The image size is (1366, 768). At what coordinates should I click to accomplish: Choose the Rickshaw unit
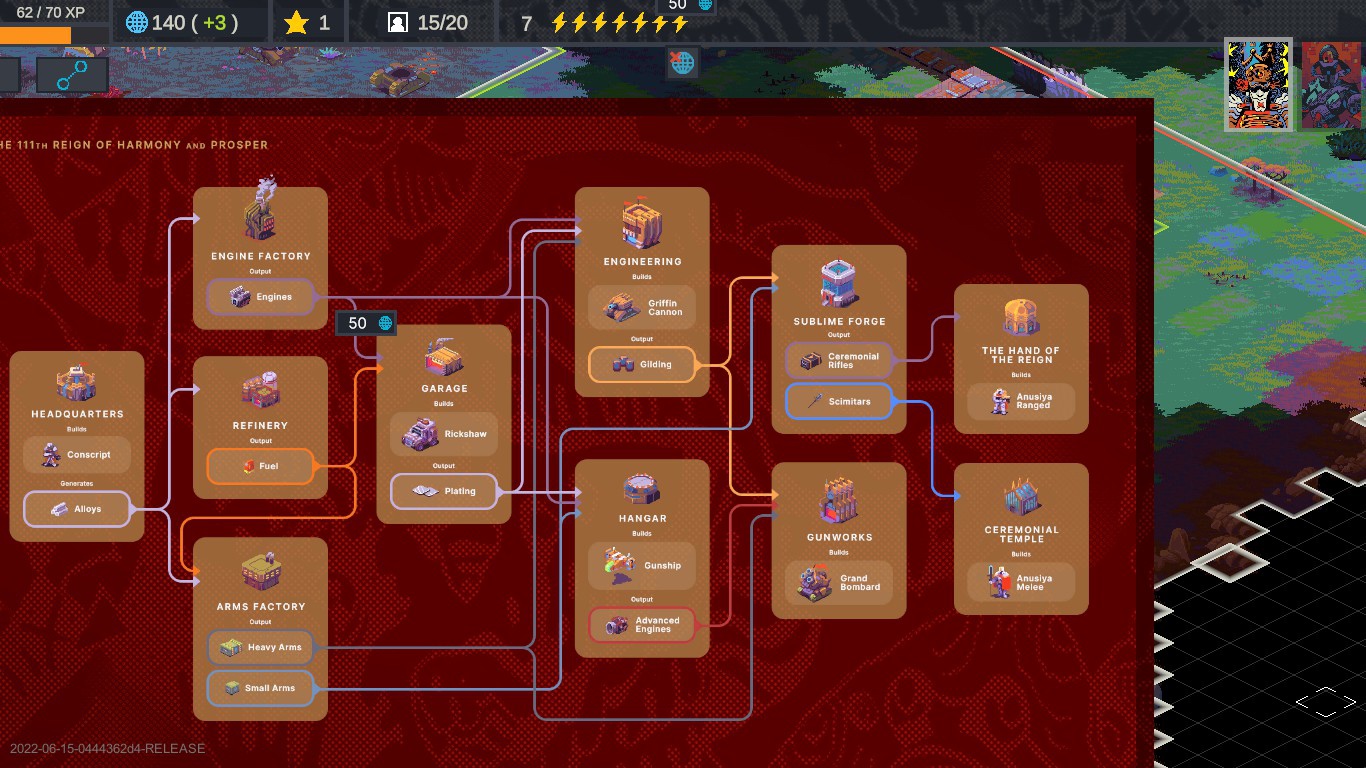click(444, 434)
